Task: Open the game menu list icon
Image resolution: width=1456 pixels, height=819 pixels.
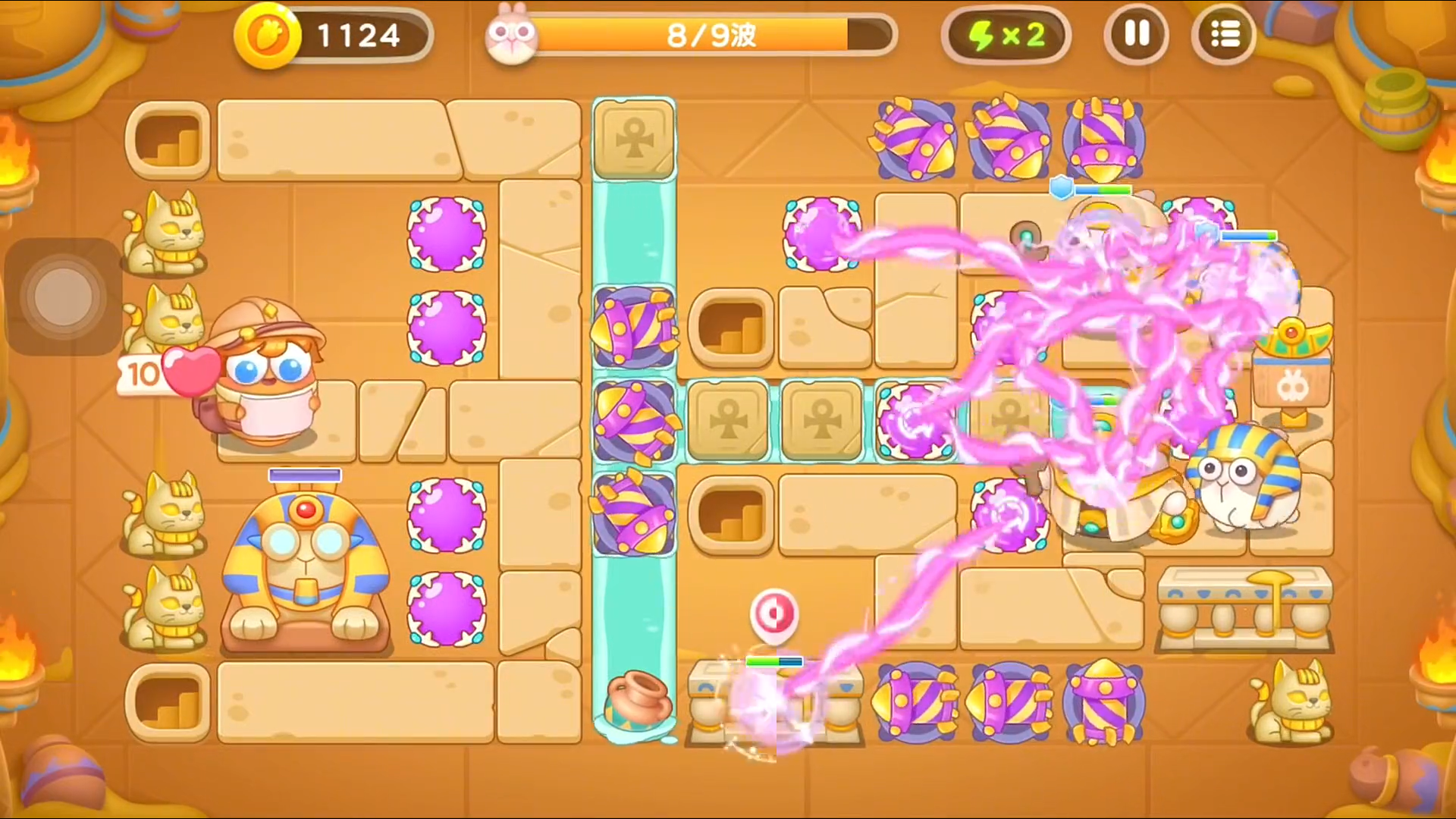Action: [x=1224, y=35]
